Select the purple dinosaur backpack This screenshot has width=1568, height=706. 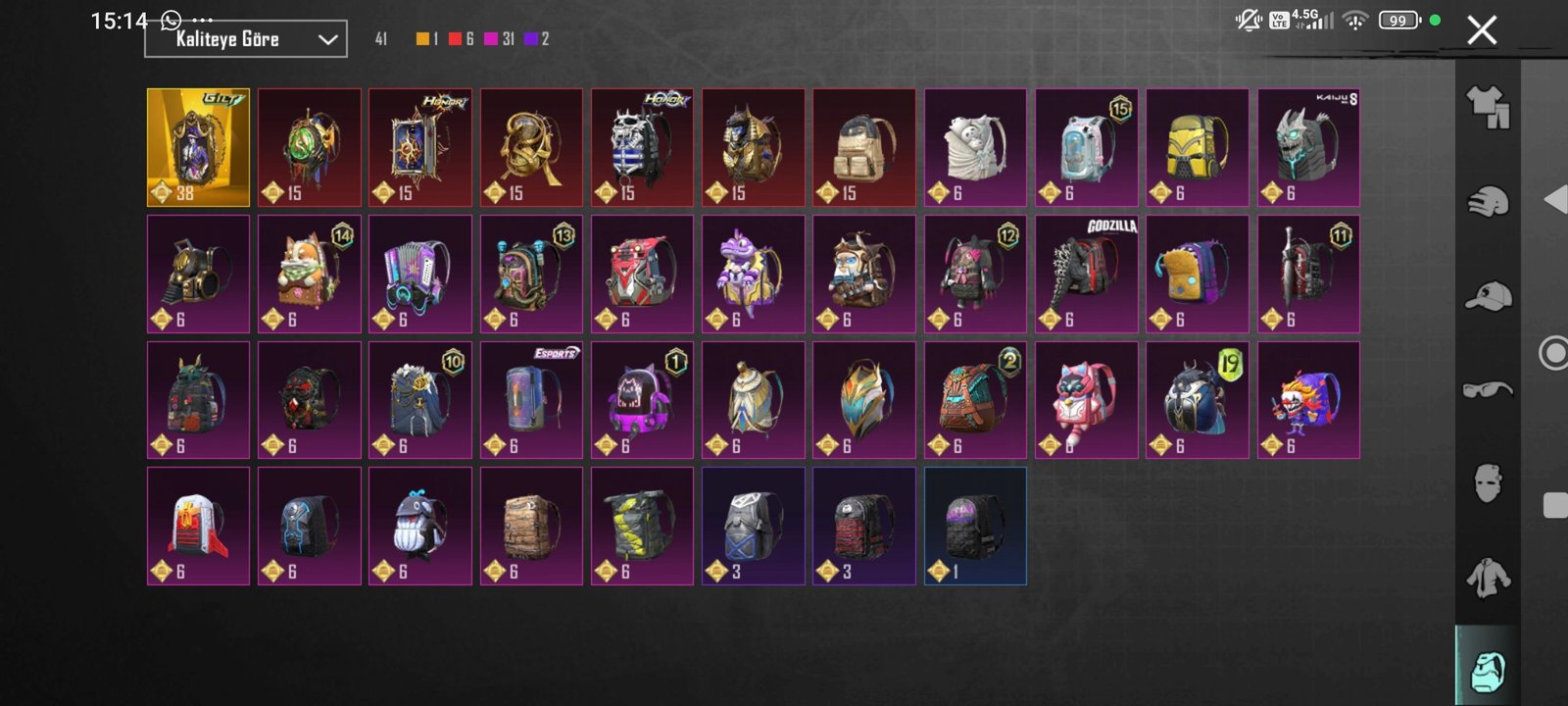[753, 274]
